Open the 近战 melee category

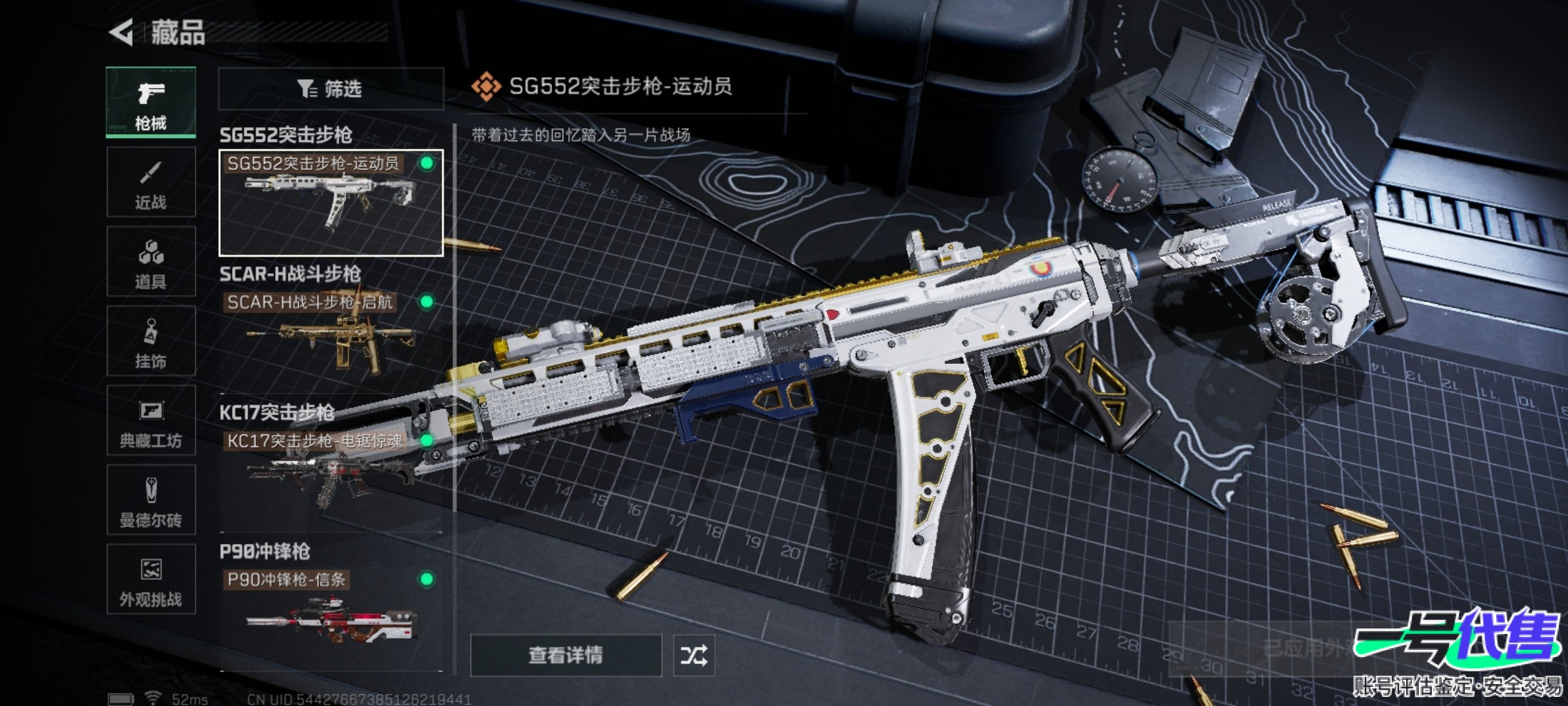(151, 182)
